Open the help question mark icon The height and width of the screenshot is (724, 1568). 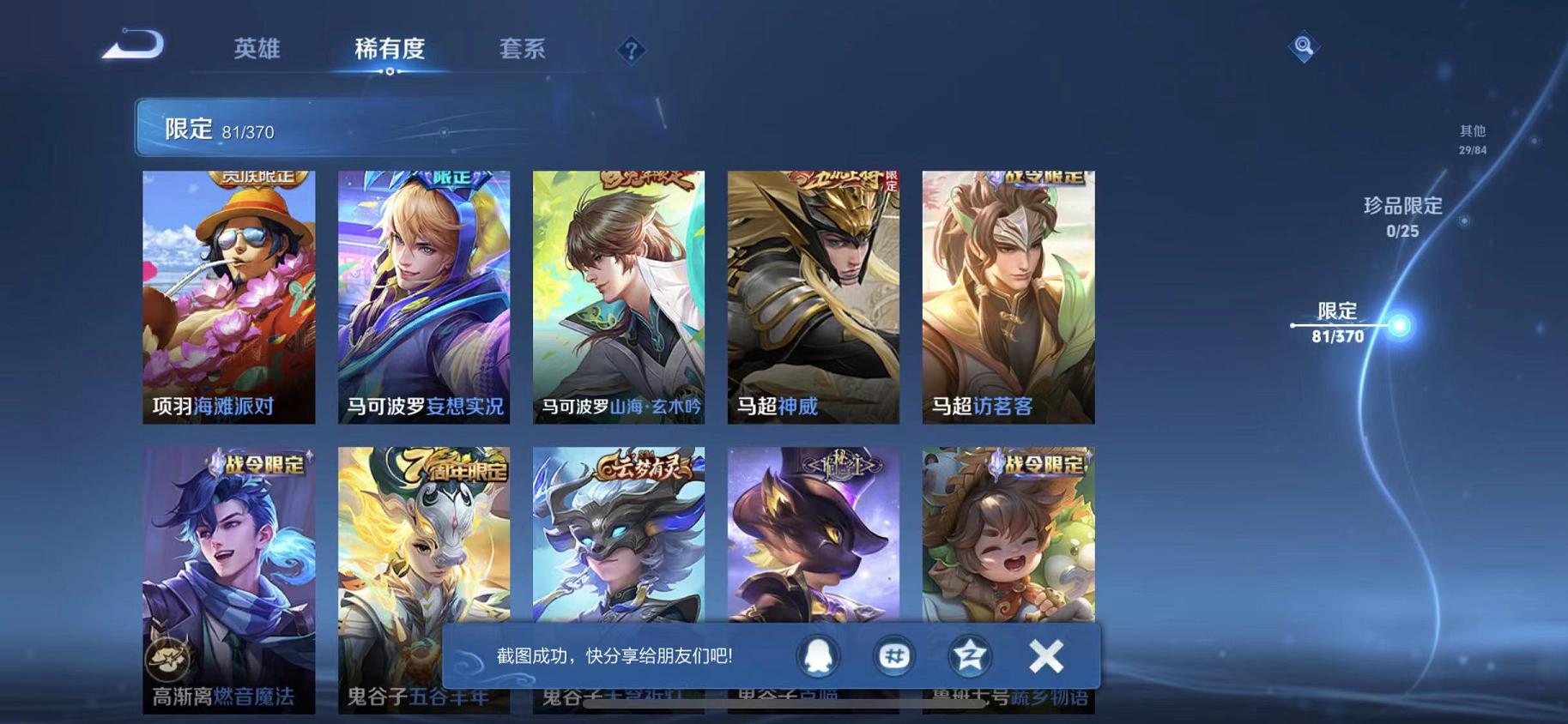click(x=632, y=51)
